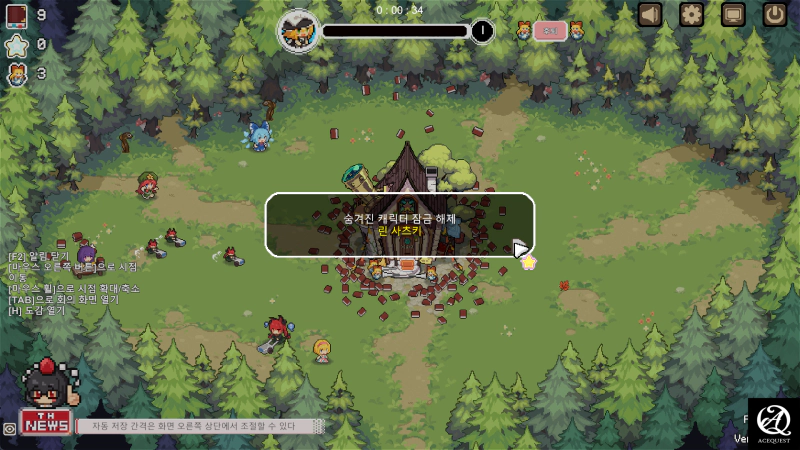This screenshot has height=450, width=800.
Task: Select the Marisa portrait on the progress bar
Action: [x=298, y=30]
